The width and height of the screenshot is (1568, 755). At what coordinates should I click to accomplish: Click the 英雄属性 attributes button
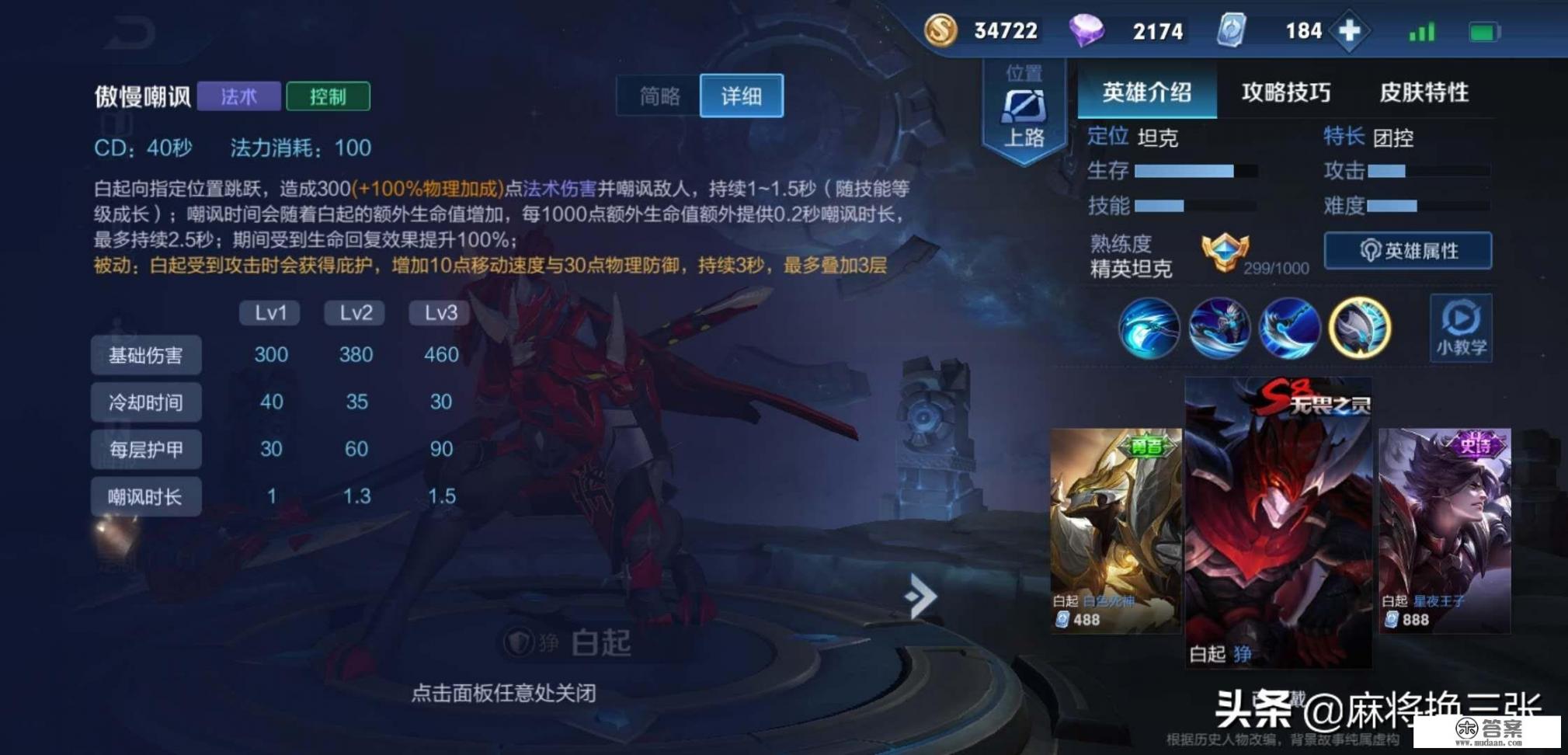point(1407,251)
